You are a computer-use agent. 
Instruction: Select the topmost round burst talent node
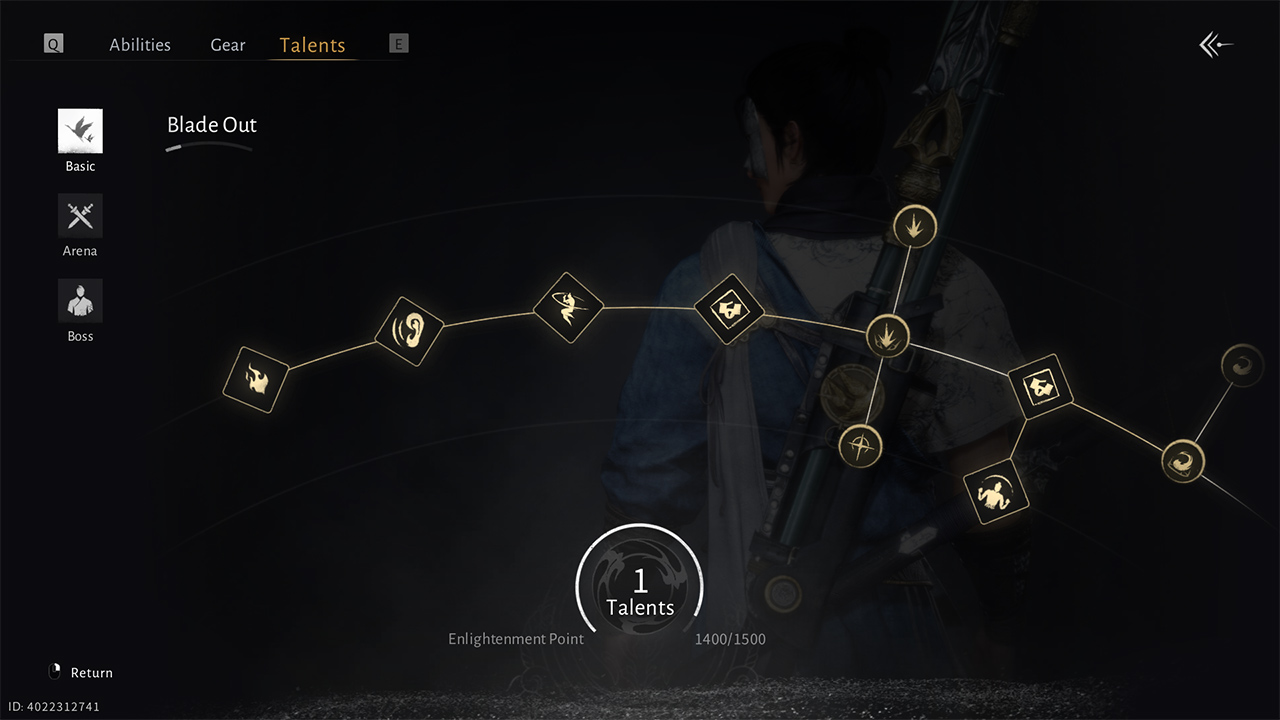click(x=914, y=226)
